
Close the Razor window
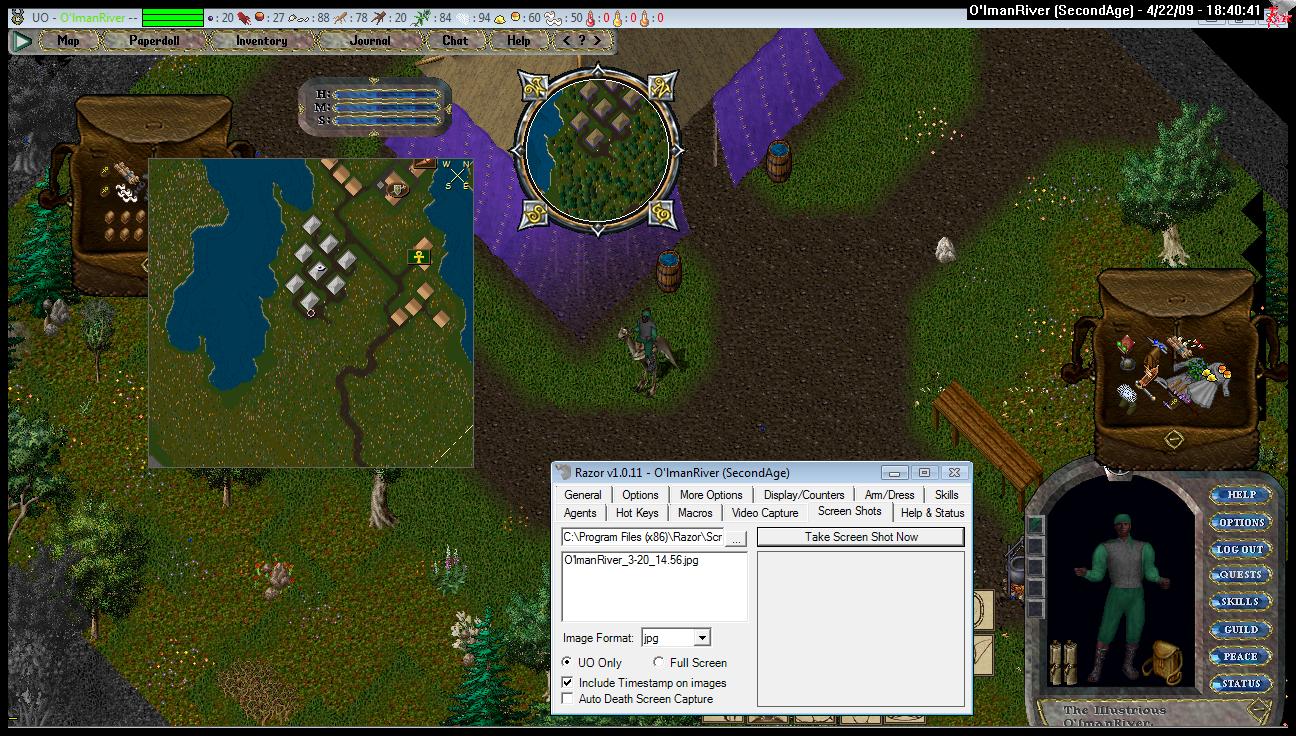pyautogui.click(x=955, y=472)
